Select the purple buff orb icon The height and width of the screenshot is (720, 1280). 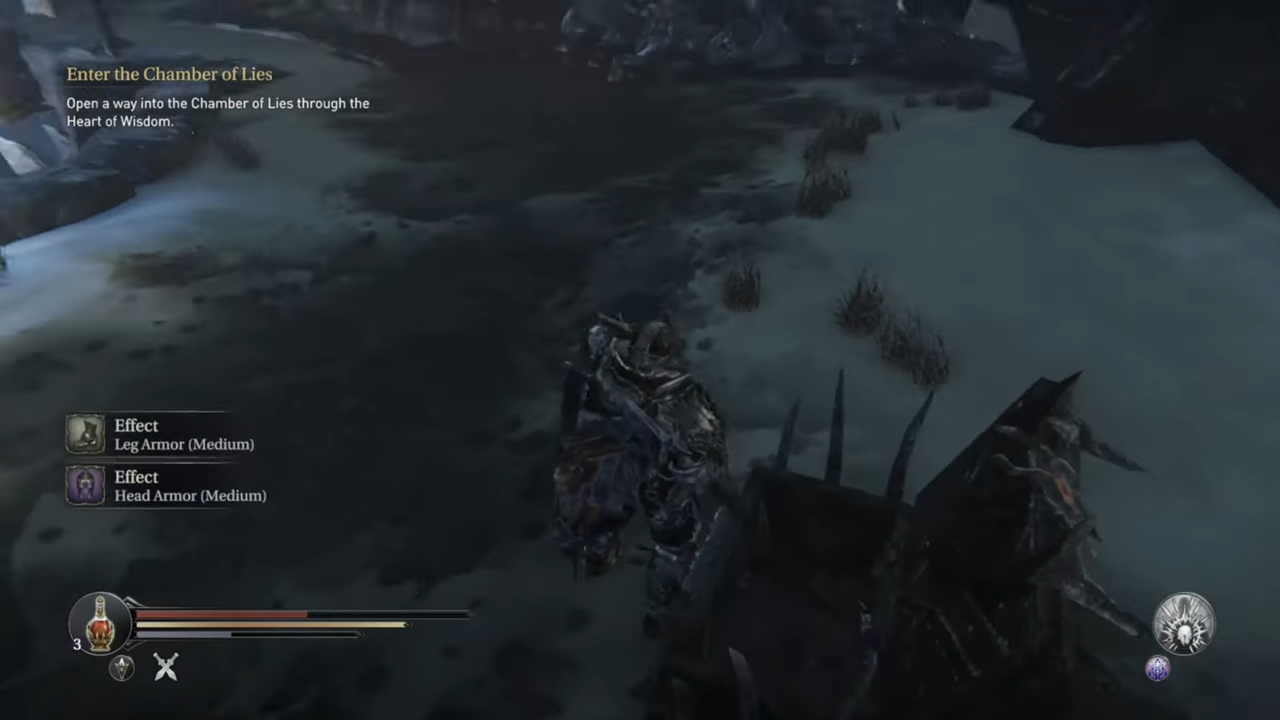(x=1156, y=669)
